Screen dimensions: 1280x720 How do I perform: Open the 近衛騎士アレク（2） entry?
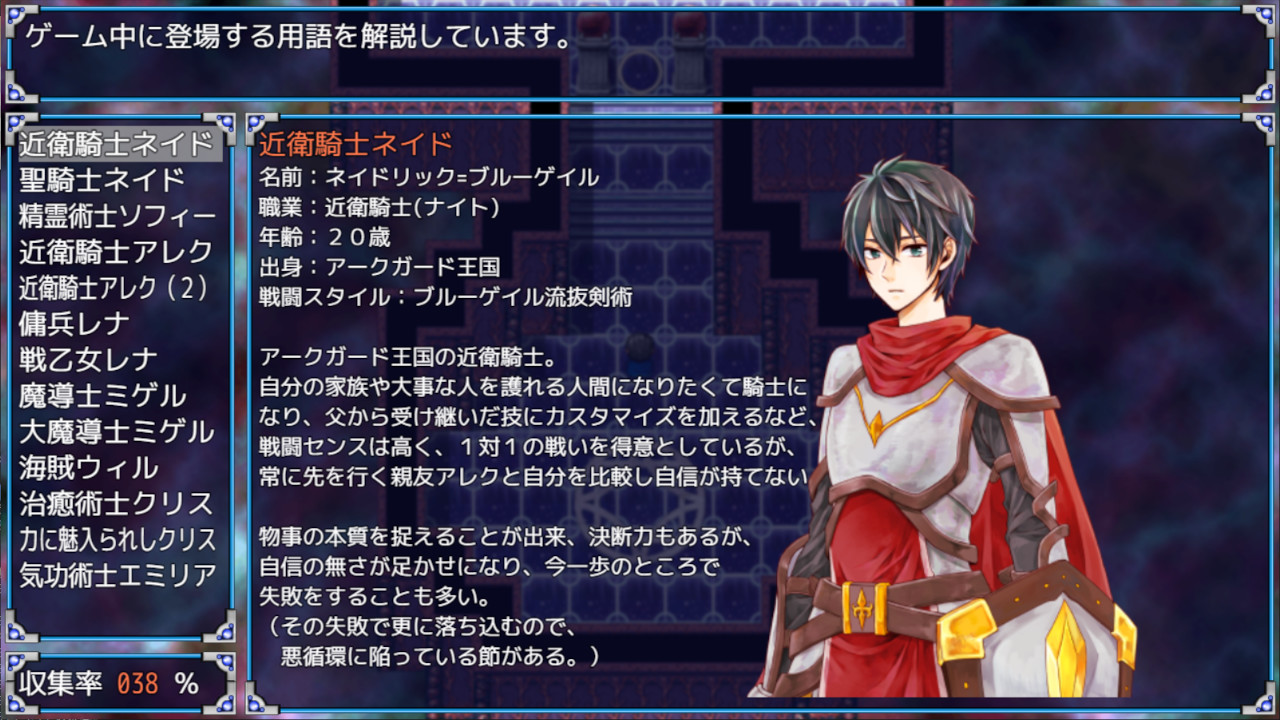[115, 289]
